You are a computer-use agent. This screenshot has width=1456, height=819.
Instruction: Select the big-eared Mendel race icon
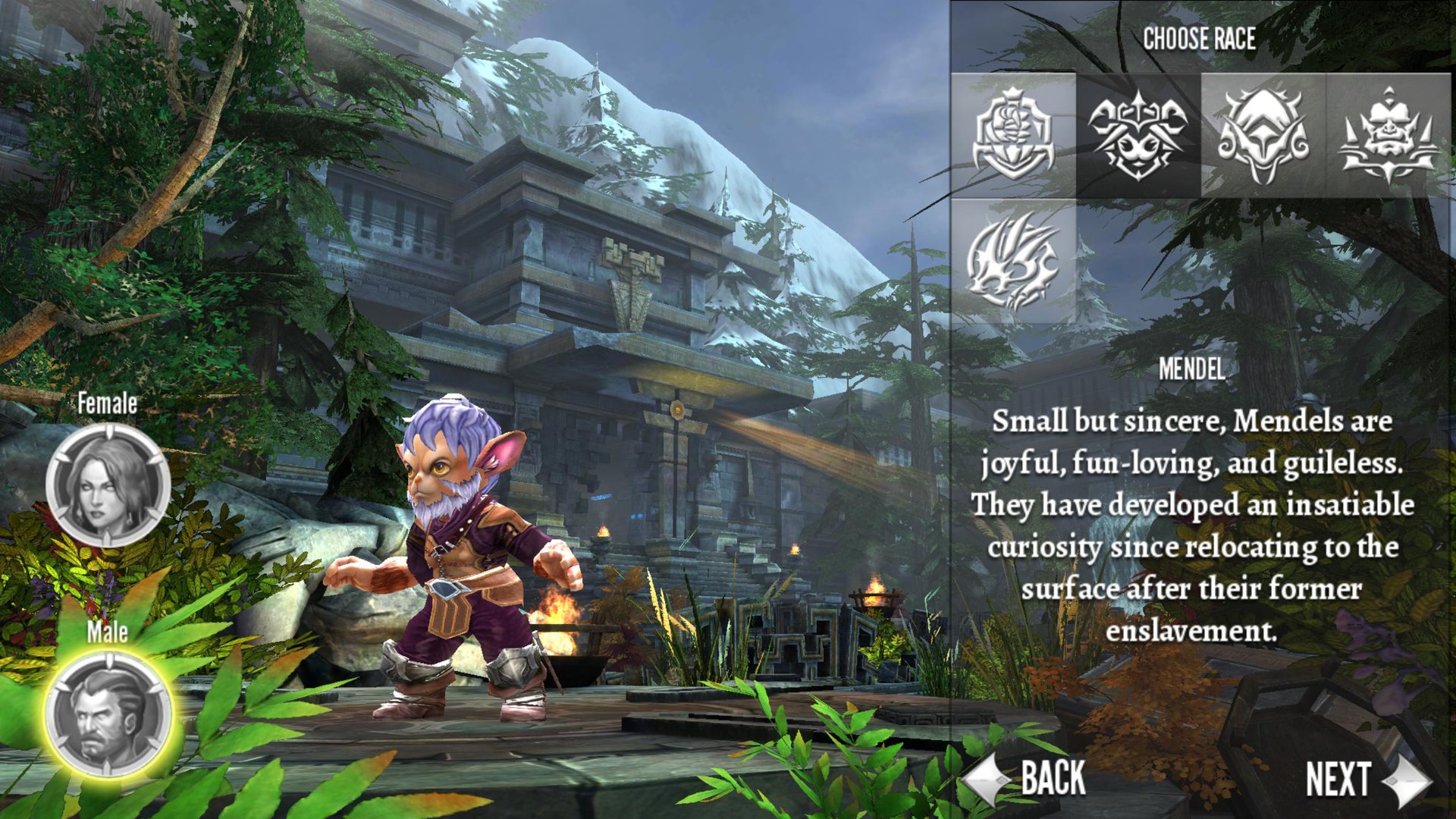[1137, 136]
